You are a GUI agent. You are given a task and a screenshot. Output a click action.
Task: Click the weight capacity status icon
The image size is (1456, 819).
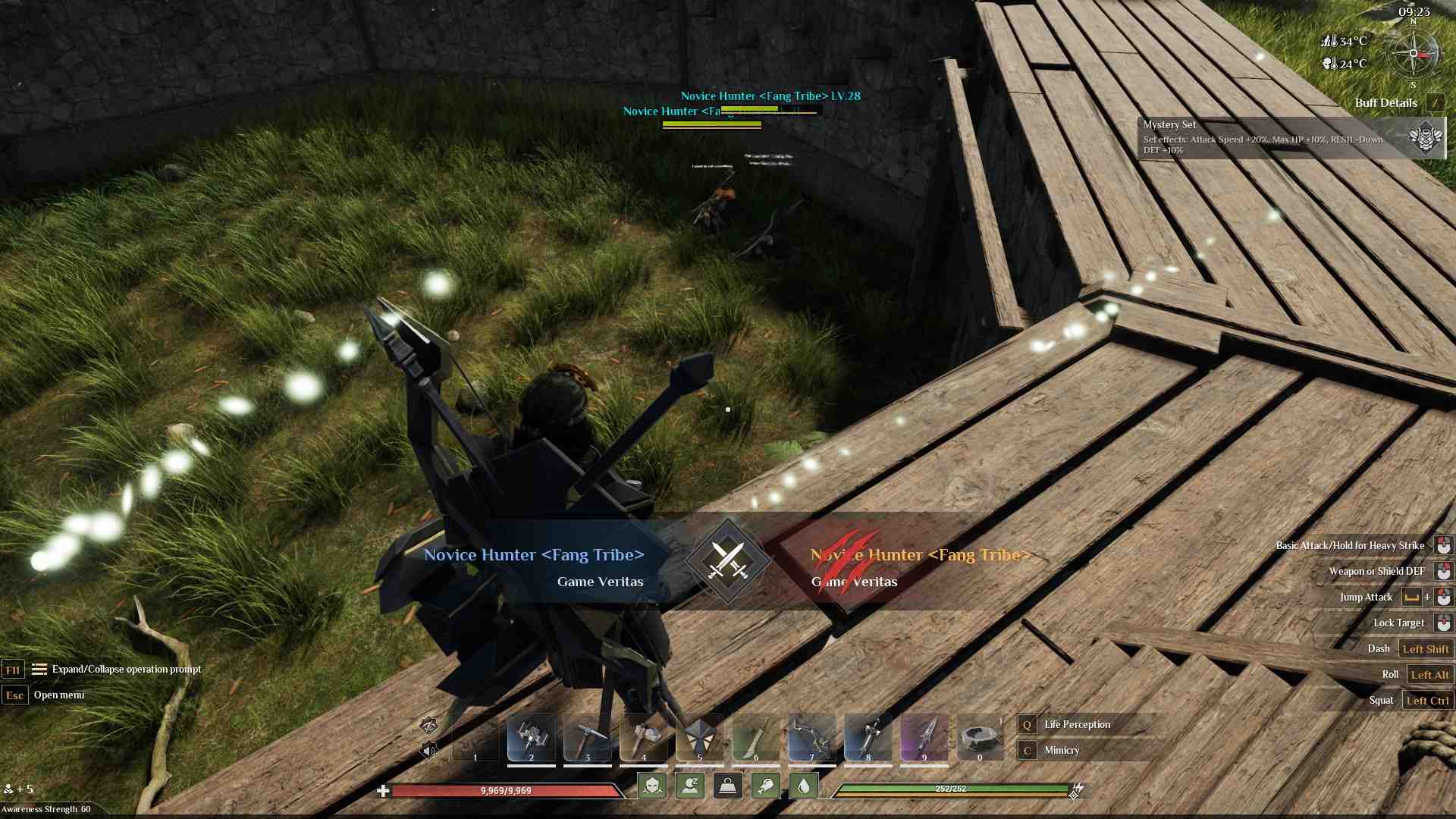[726, 787]
